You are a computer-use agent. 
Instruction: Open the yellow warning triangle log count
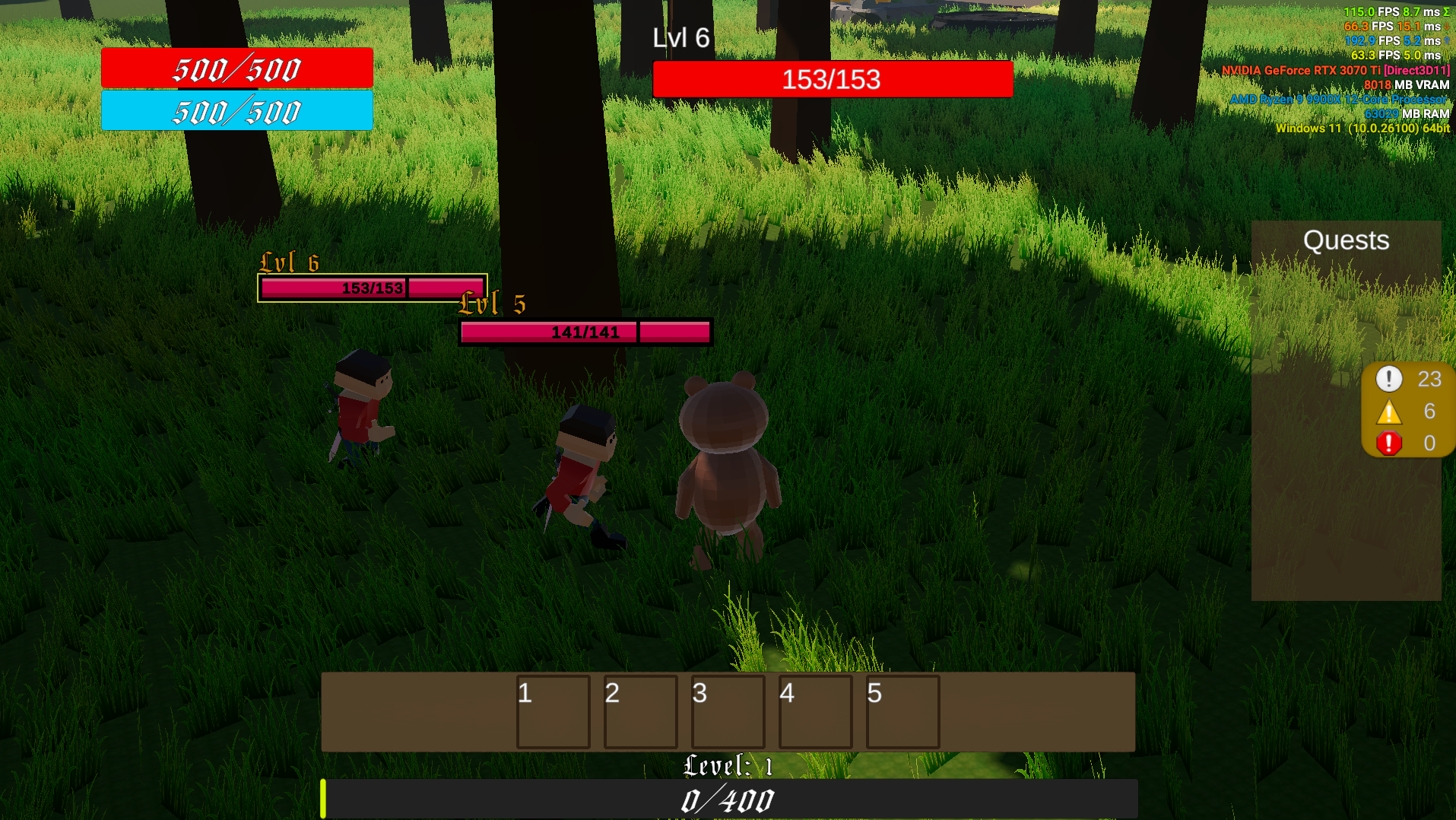(1389, 412)
